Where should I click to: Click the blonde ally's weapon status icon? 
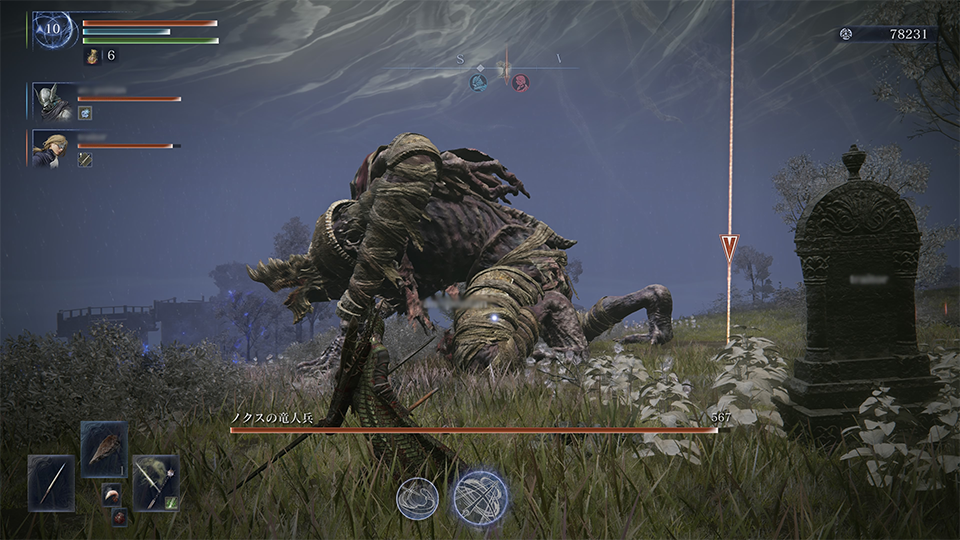(85, 160)
